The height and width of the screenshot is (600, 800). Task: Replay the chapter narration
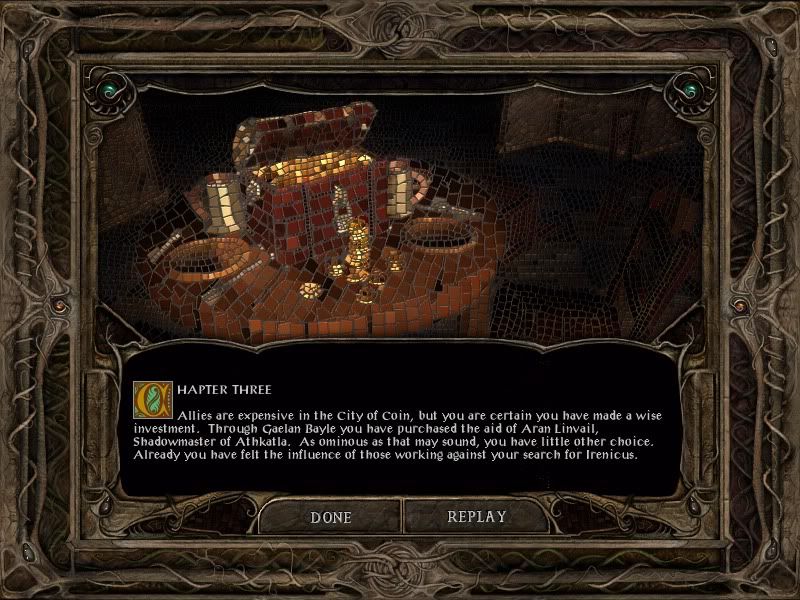click(x=476, y=517)
